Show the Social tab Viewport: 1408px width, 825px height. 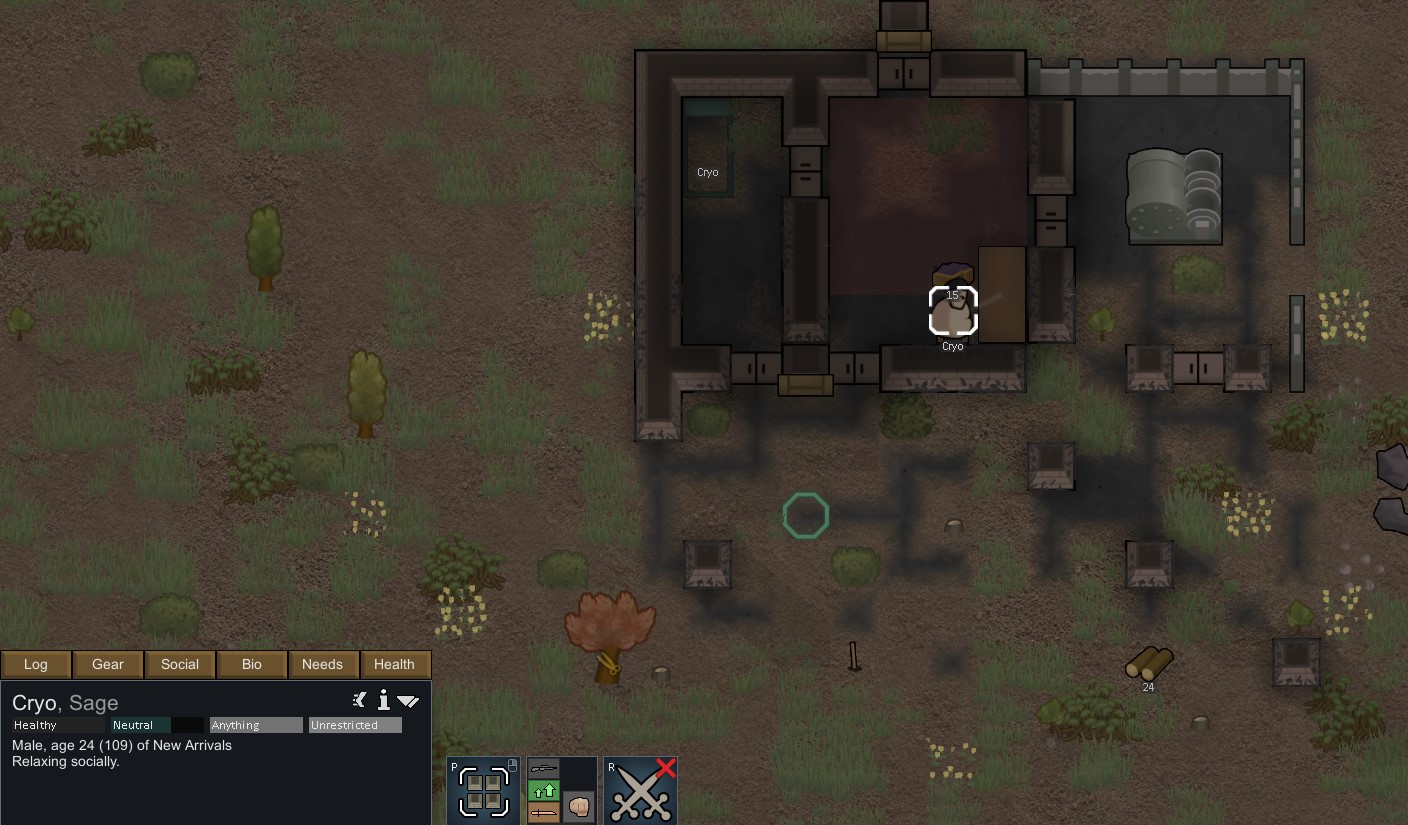pyautogui.click(x=180, y=664)
